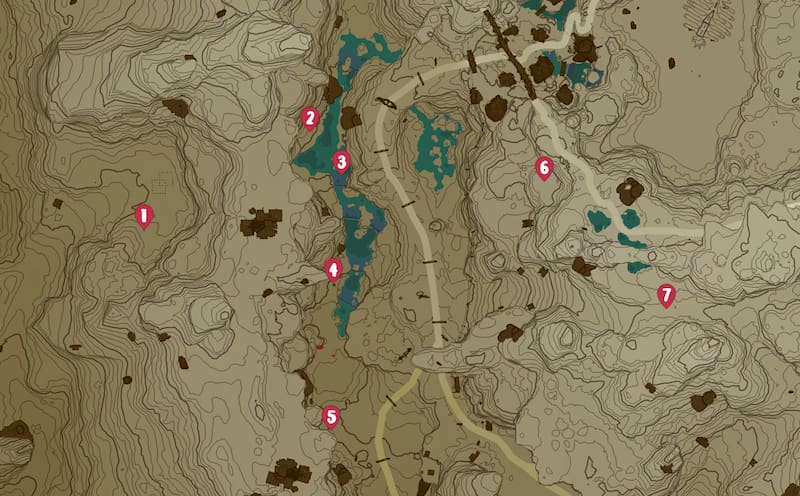
Task: Choose location marker 3
Action: [341, 161]
